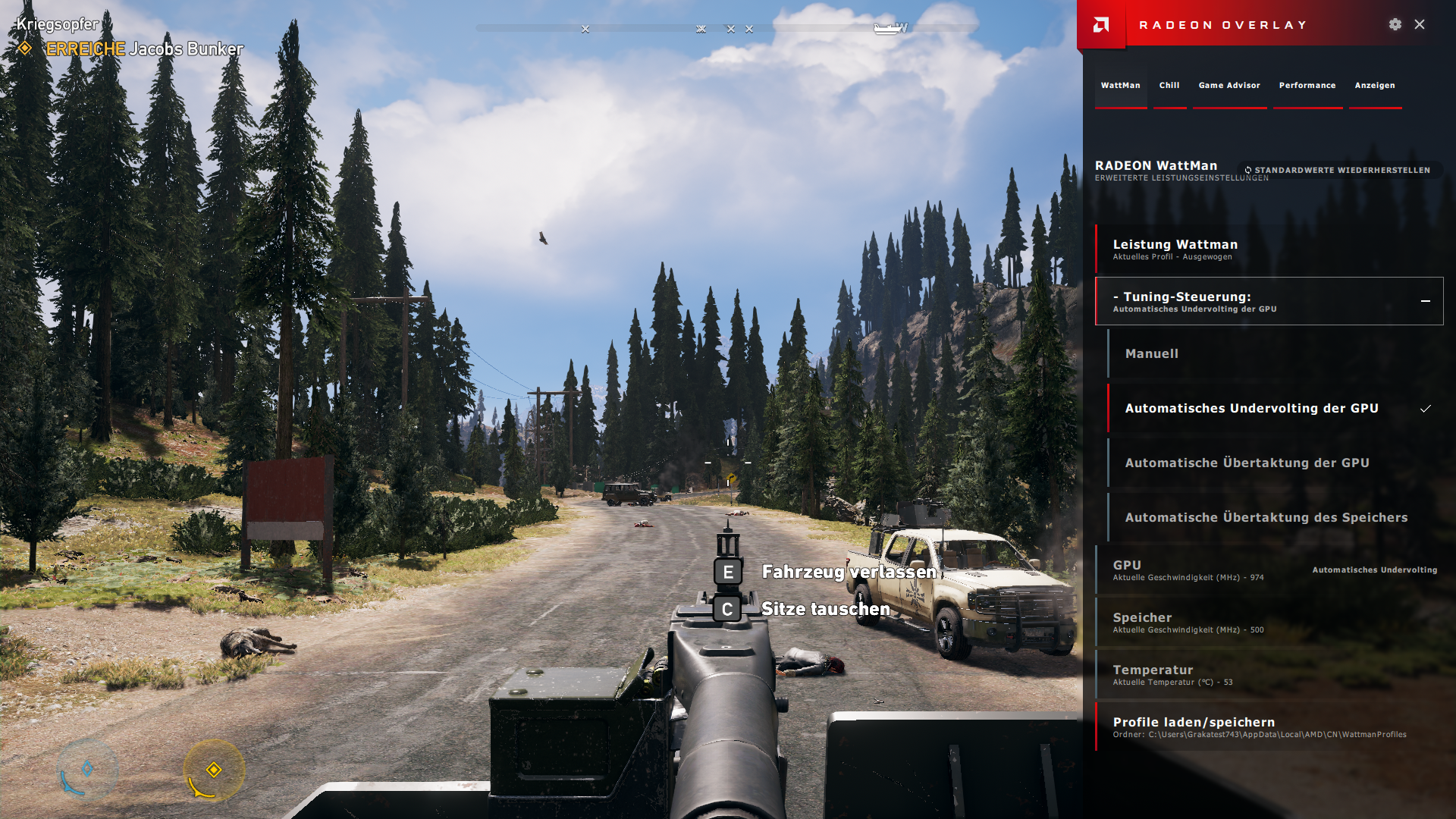Collapse the Tuning-Steuerung section
Screen dimensions: 1456x819
1425,301
